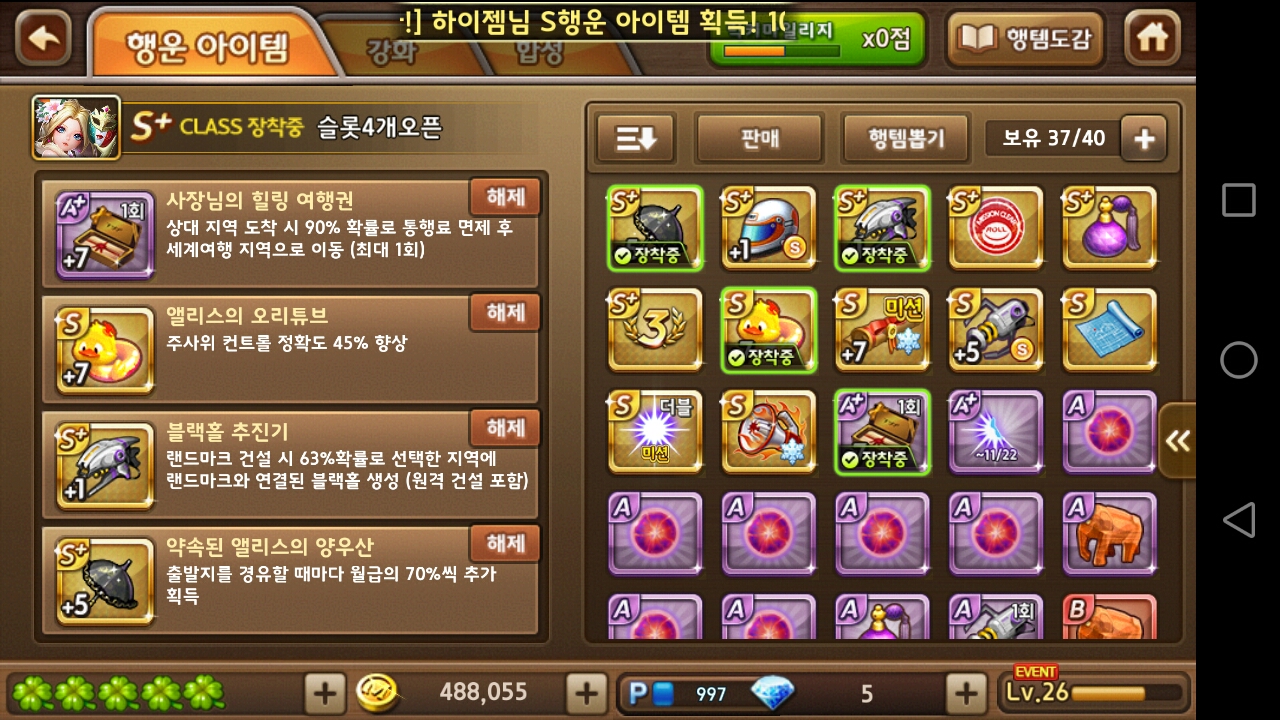
Task: Select the white racing helmet item
Action: point(769,228)
